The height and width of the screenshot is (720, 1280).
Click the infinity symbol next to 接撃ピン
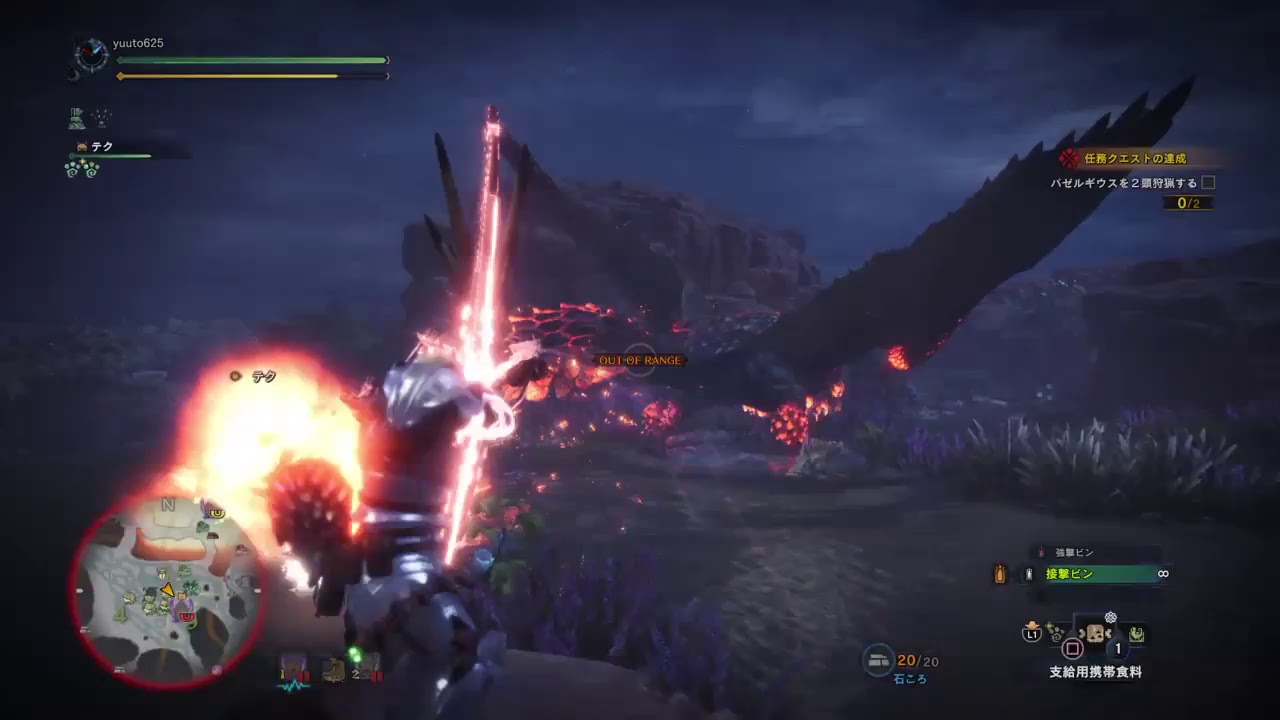tap(1162, 574)
